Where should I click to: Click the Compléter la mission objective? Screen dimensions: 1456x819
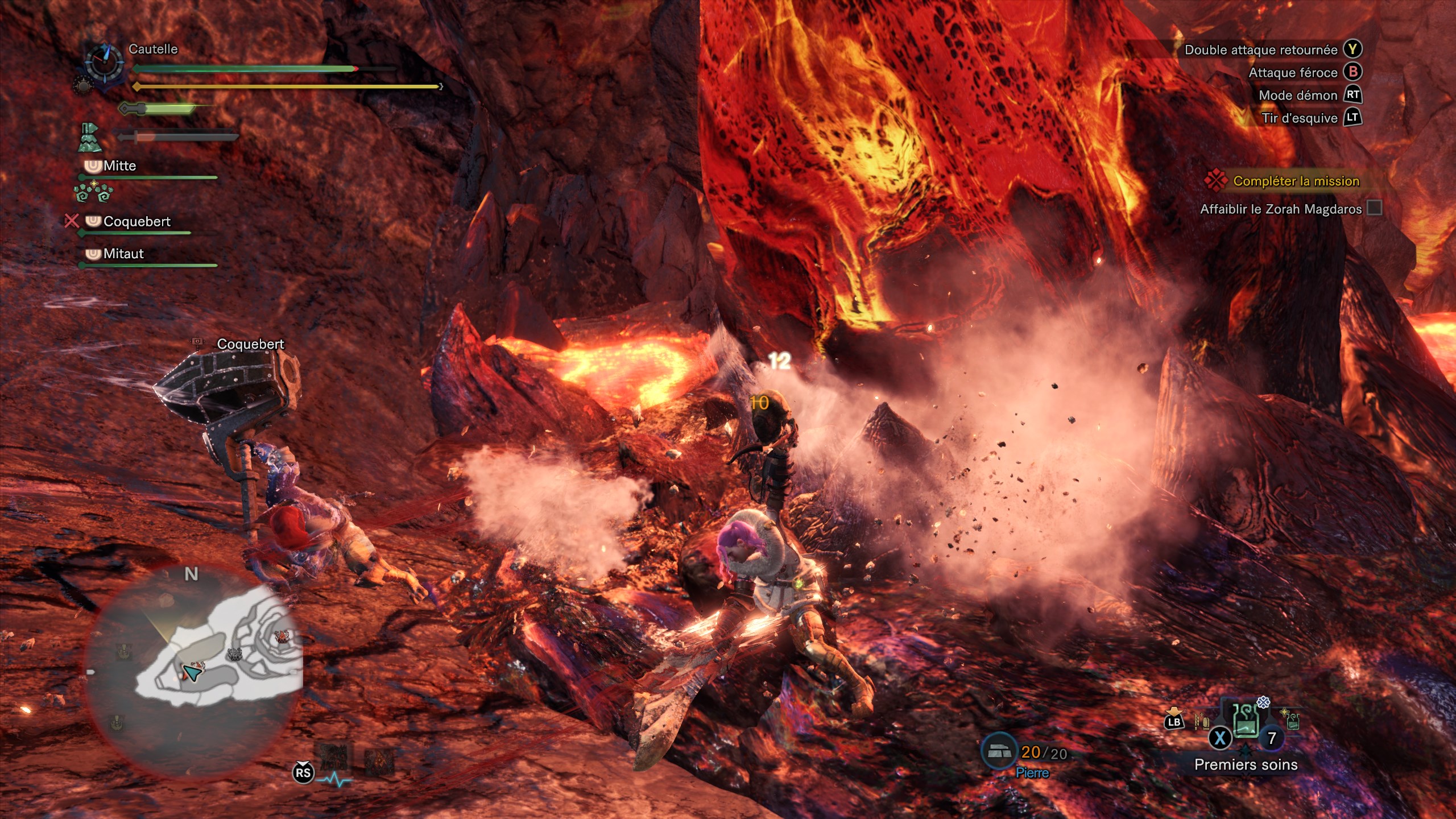click(1296, 181)
